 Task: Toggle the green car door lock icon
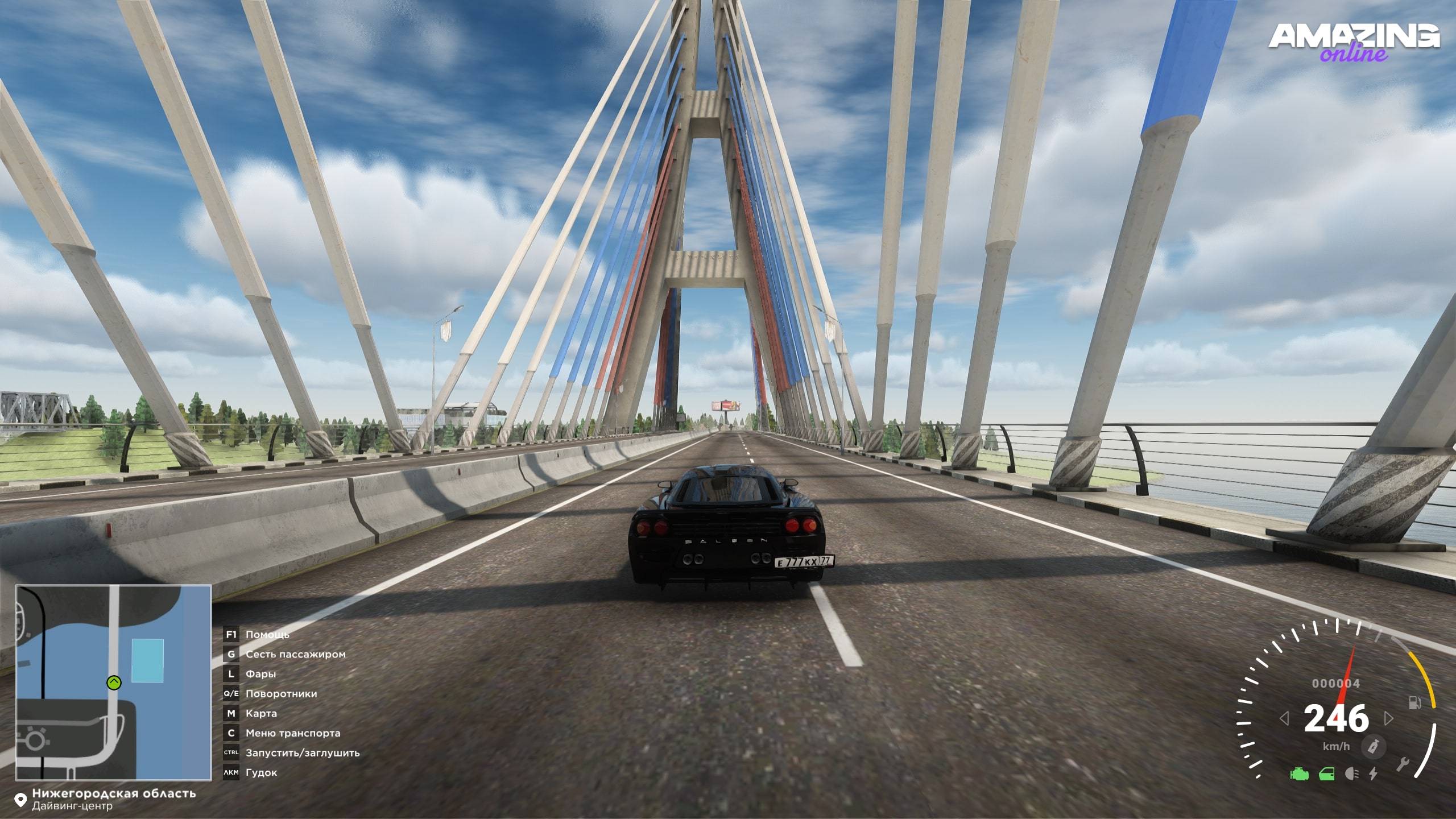pos(1327,774)
